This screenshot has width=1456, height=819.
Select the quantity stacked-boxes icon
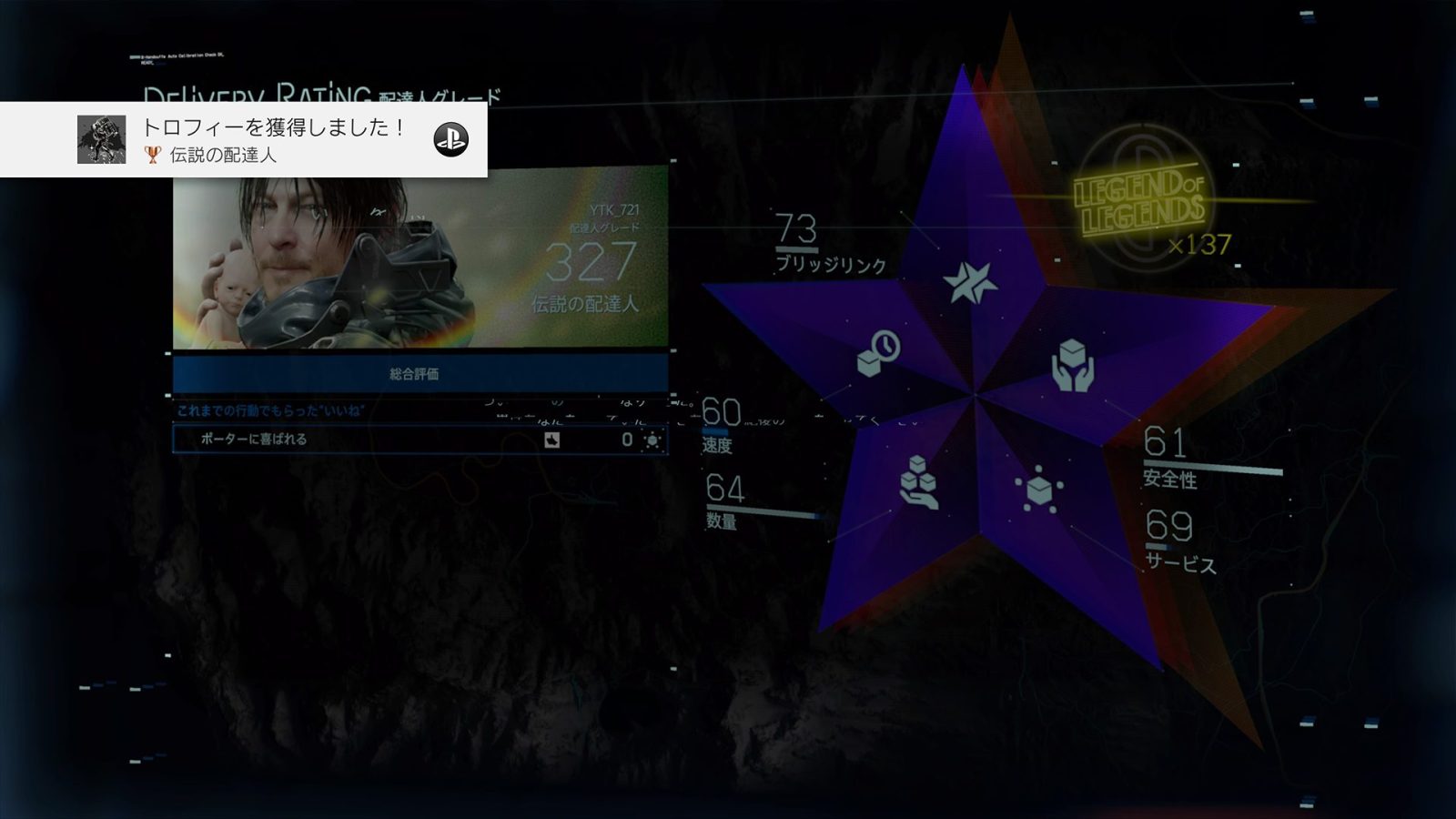(x=918, y=481)
